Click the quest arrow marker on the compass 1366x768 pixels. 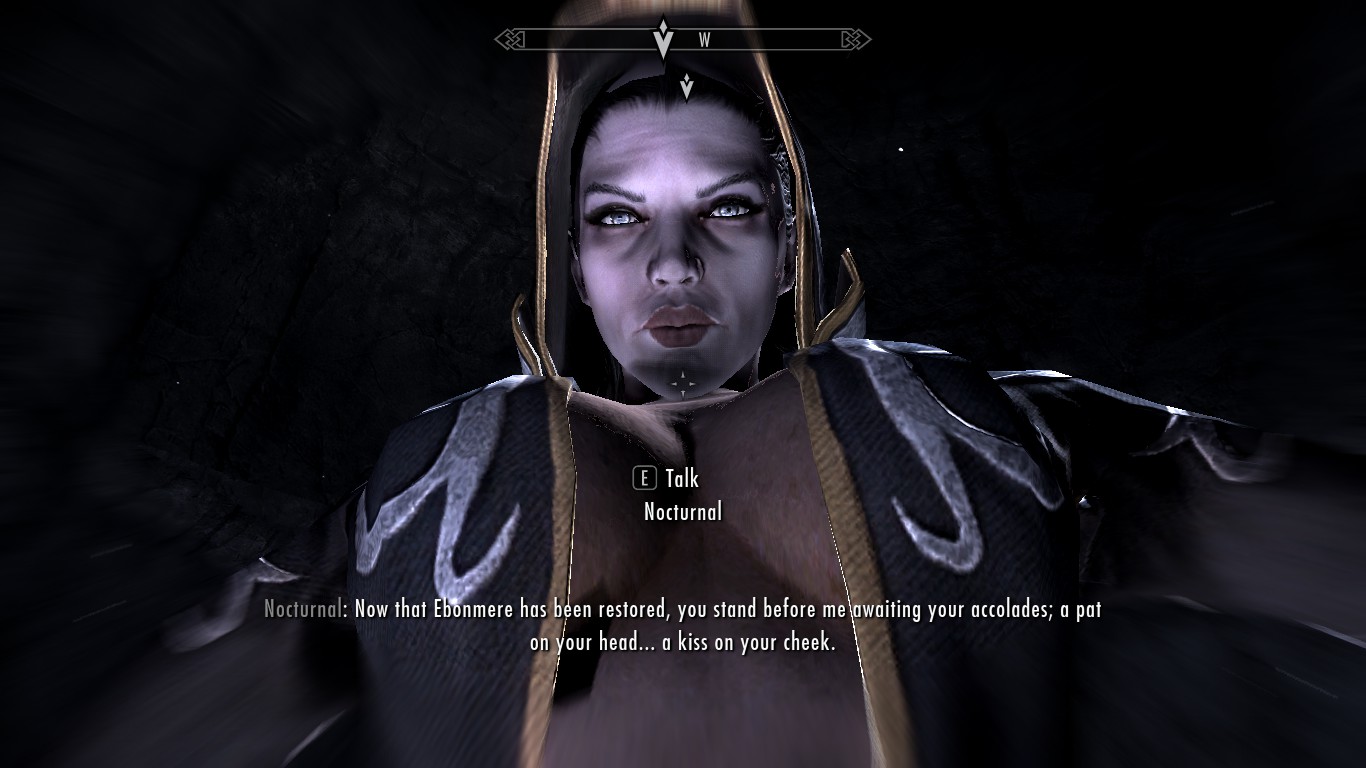point(663,40)
